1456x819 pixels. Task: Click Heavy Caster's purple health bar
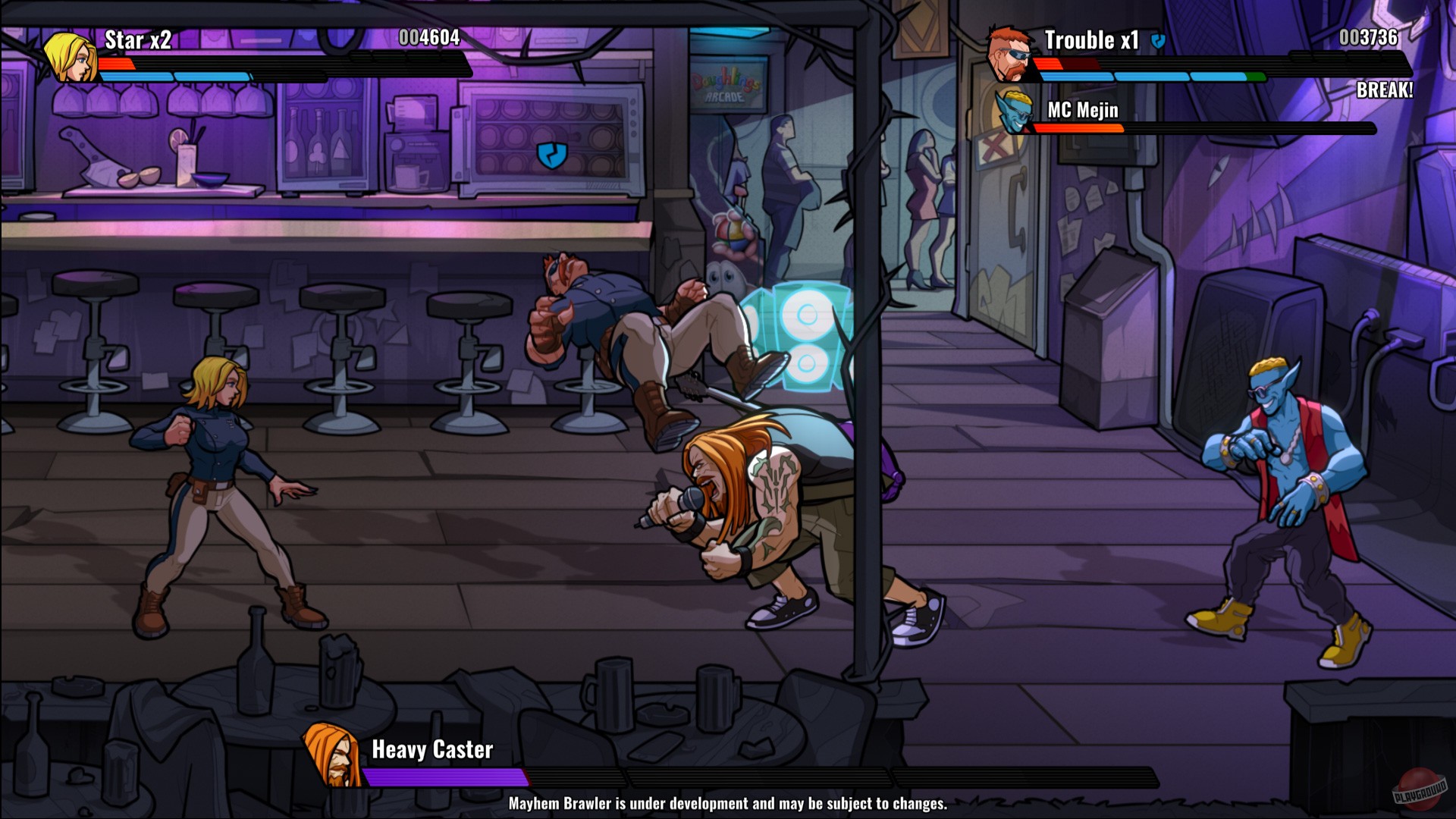pos(444,777)
